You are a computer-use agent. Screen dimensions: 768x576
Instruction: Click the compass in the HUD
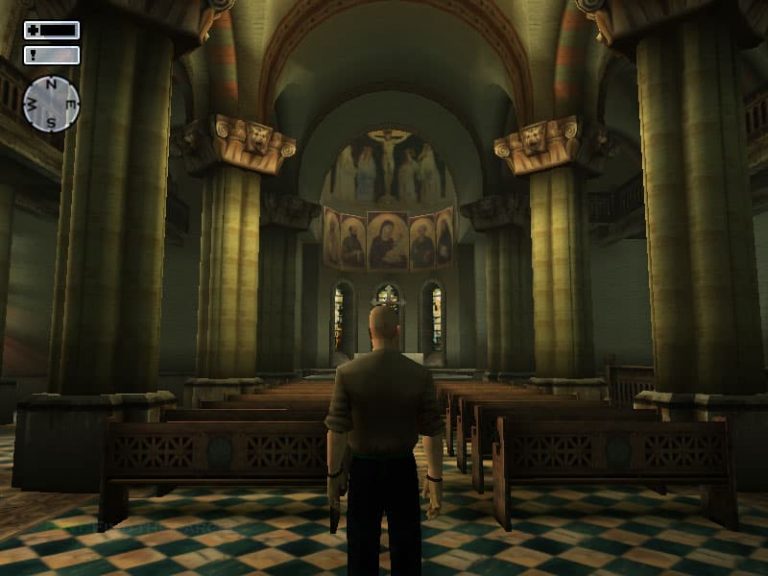51,104
